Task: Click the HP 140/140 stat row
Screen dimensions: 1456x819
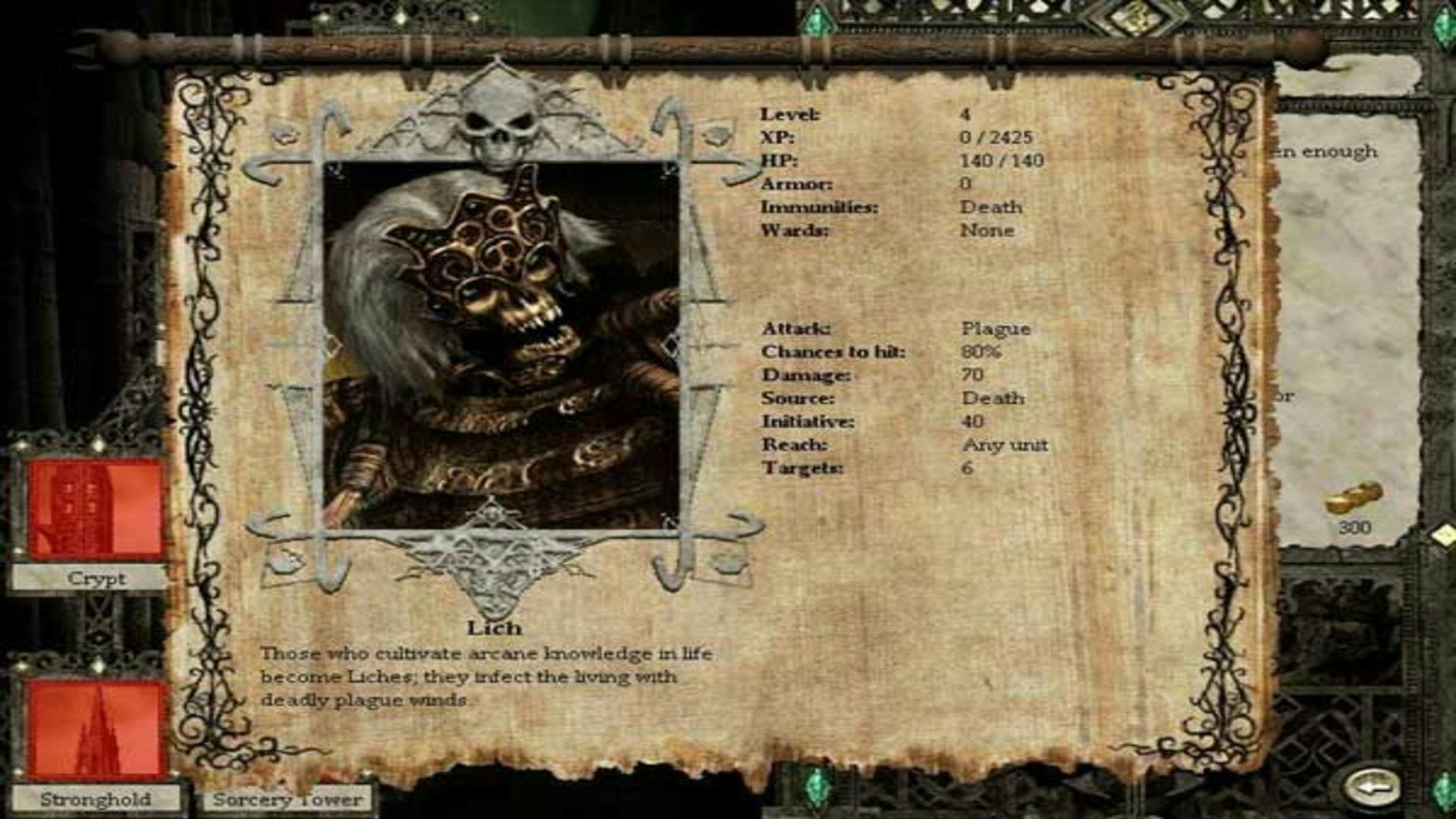Action: (x=895, y=161)
